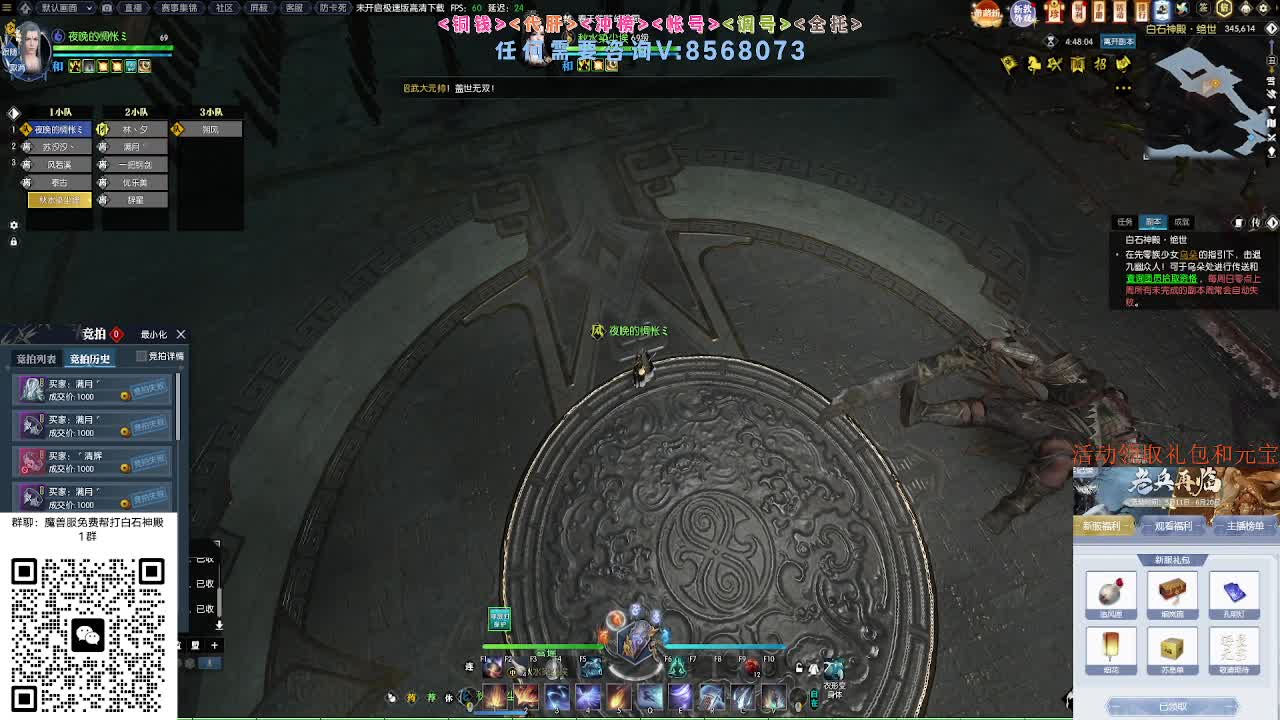Click a buff icon beside the health bar

click(x=74, y=67)
